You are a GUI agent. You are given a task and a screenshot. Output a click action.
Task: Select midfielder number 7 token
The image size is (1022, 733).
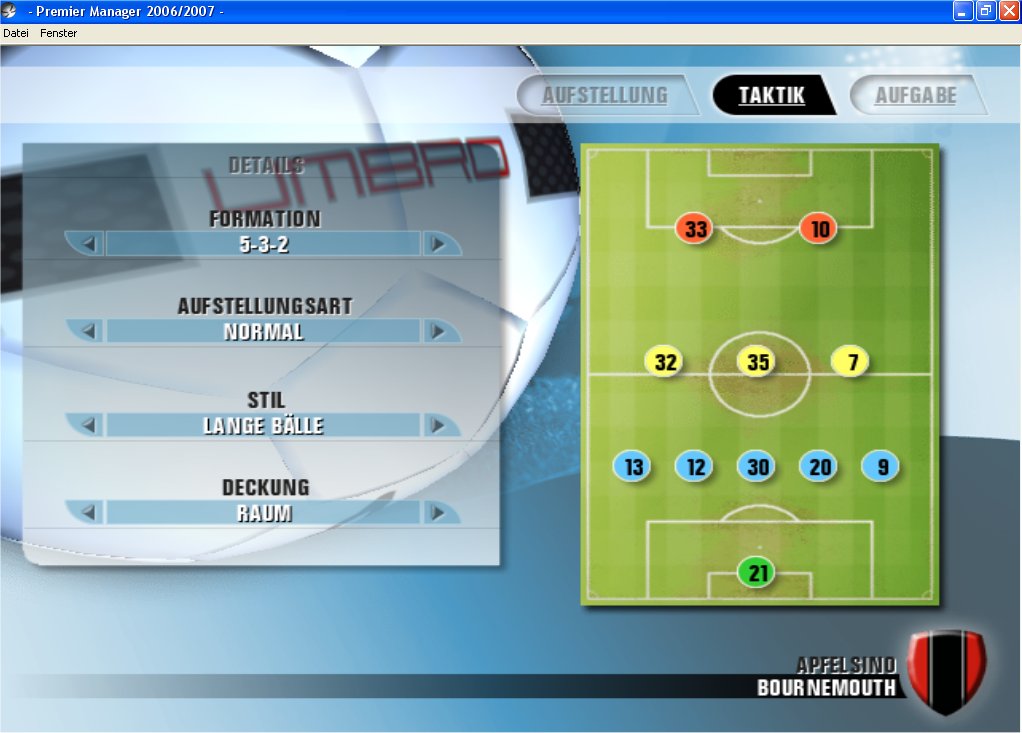pos(851,362)
